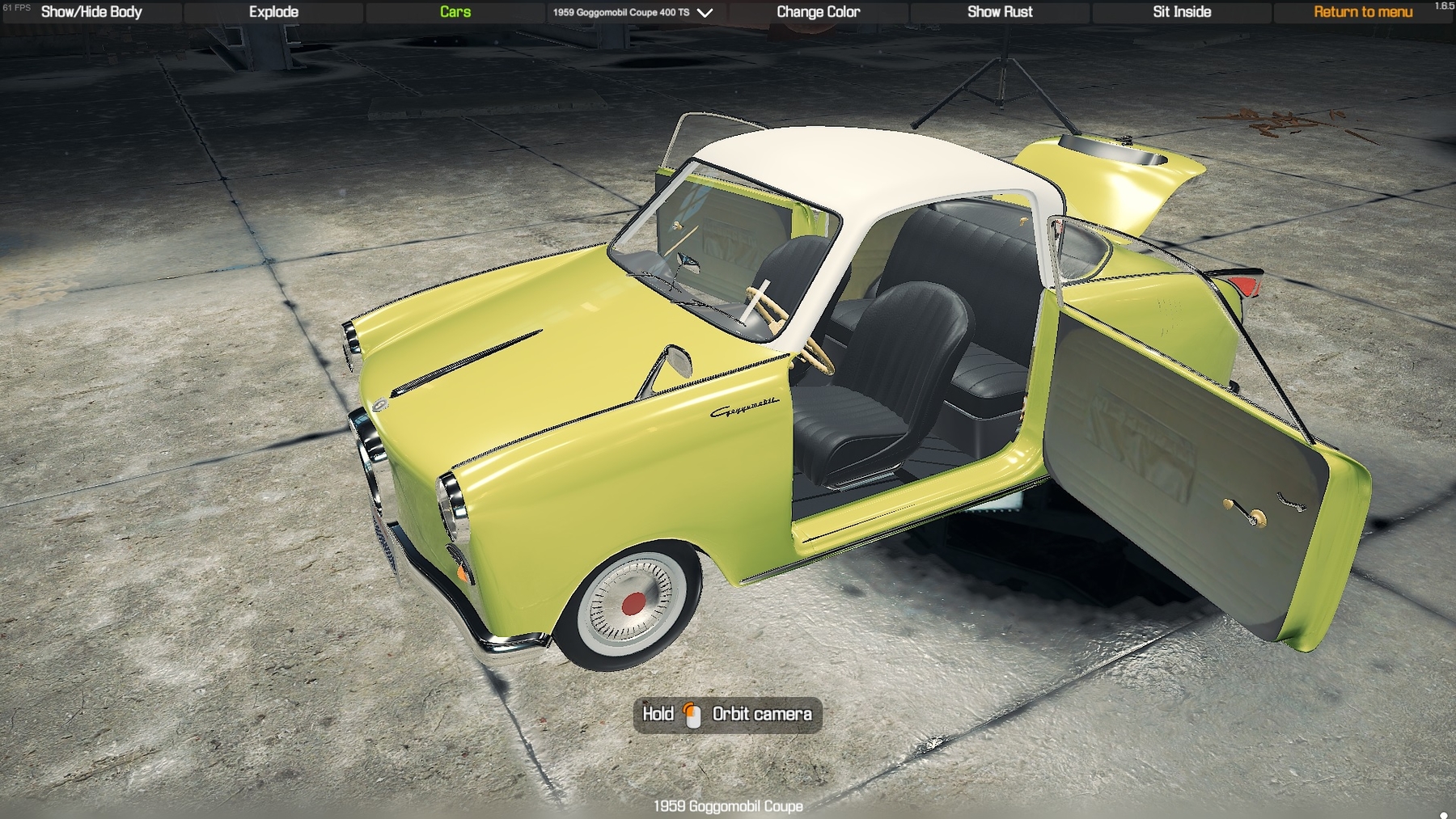
Task: Return to menu using the orange button
Action: tap(1363, 12)
